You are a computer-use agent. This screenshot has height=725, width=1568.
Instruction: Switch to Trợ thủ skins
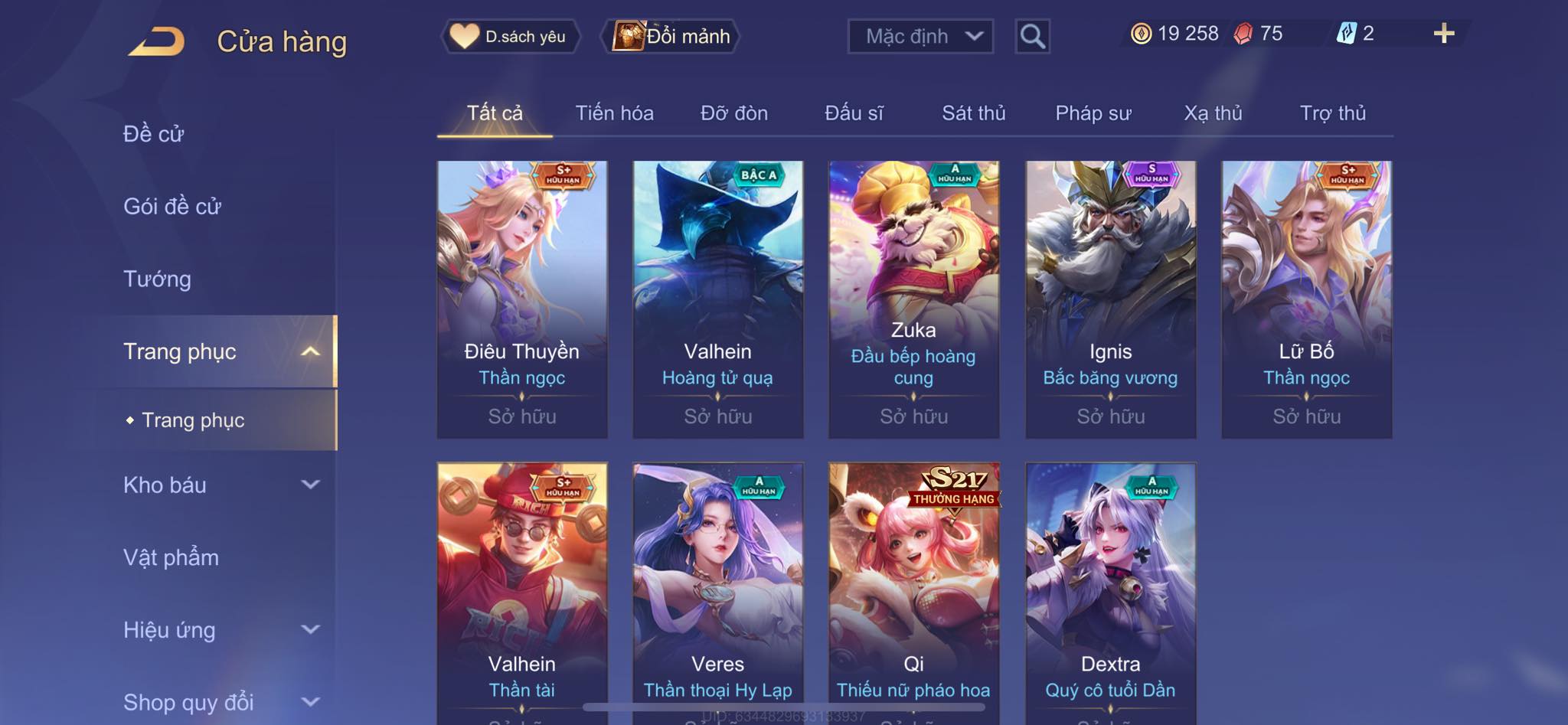[1332, 113]
